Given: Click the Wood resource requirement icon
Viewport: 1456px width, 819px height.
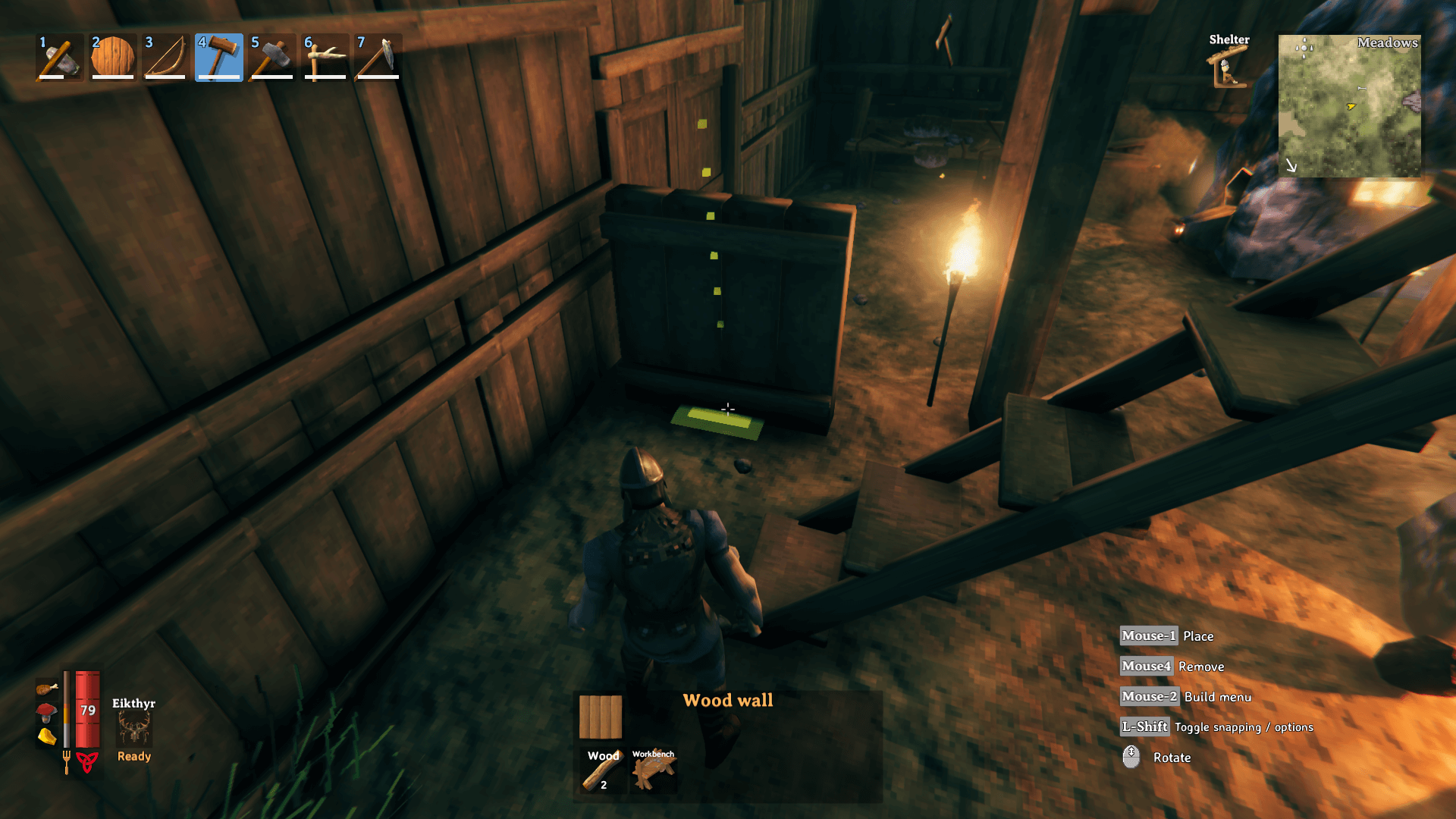Looking at the screenshot, I should point(603,771).
